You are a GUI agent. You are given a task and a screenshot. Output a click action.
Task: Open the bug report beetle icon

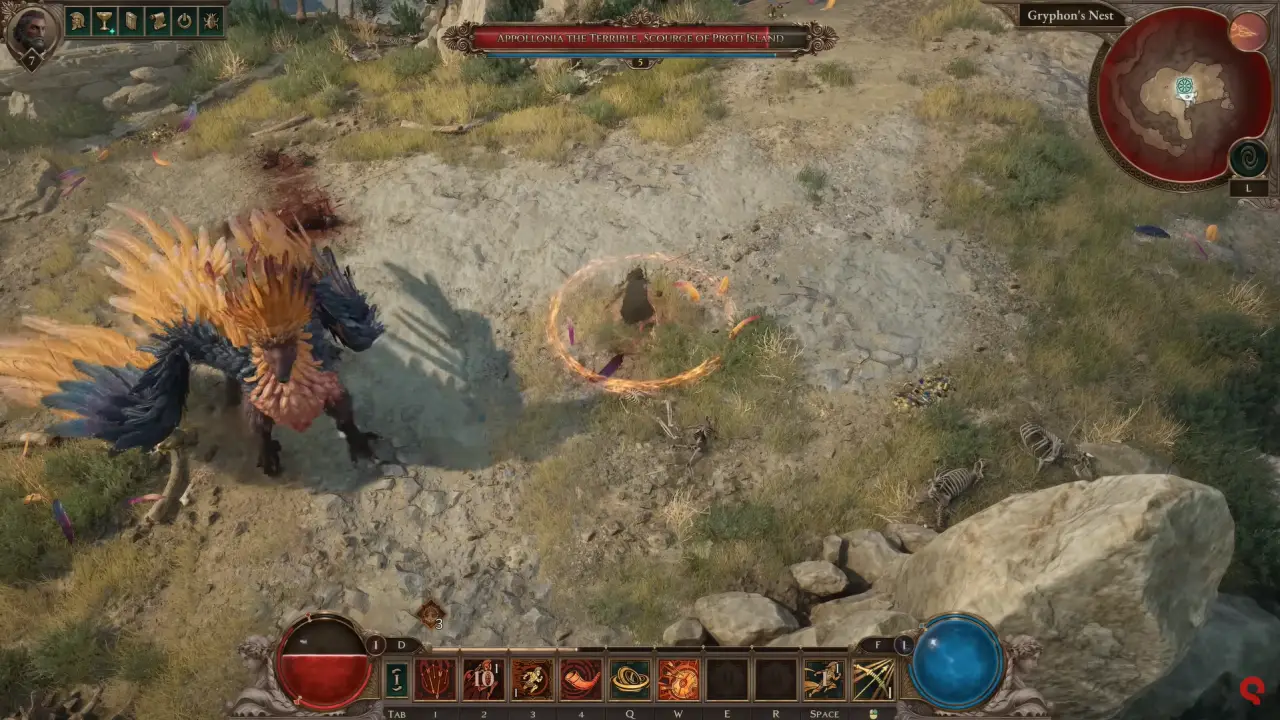tap(211, 21)
